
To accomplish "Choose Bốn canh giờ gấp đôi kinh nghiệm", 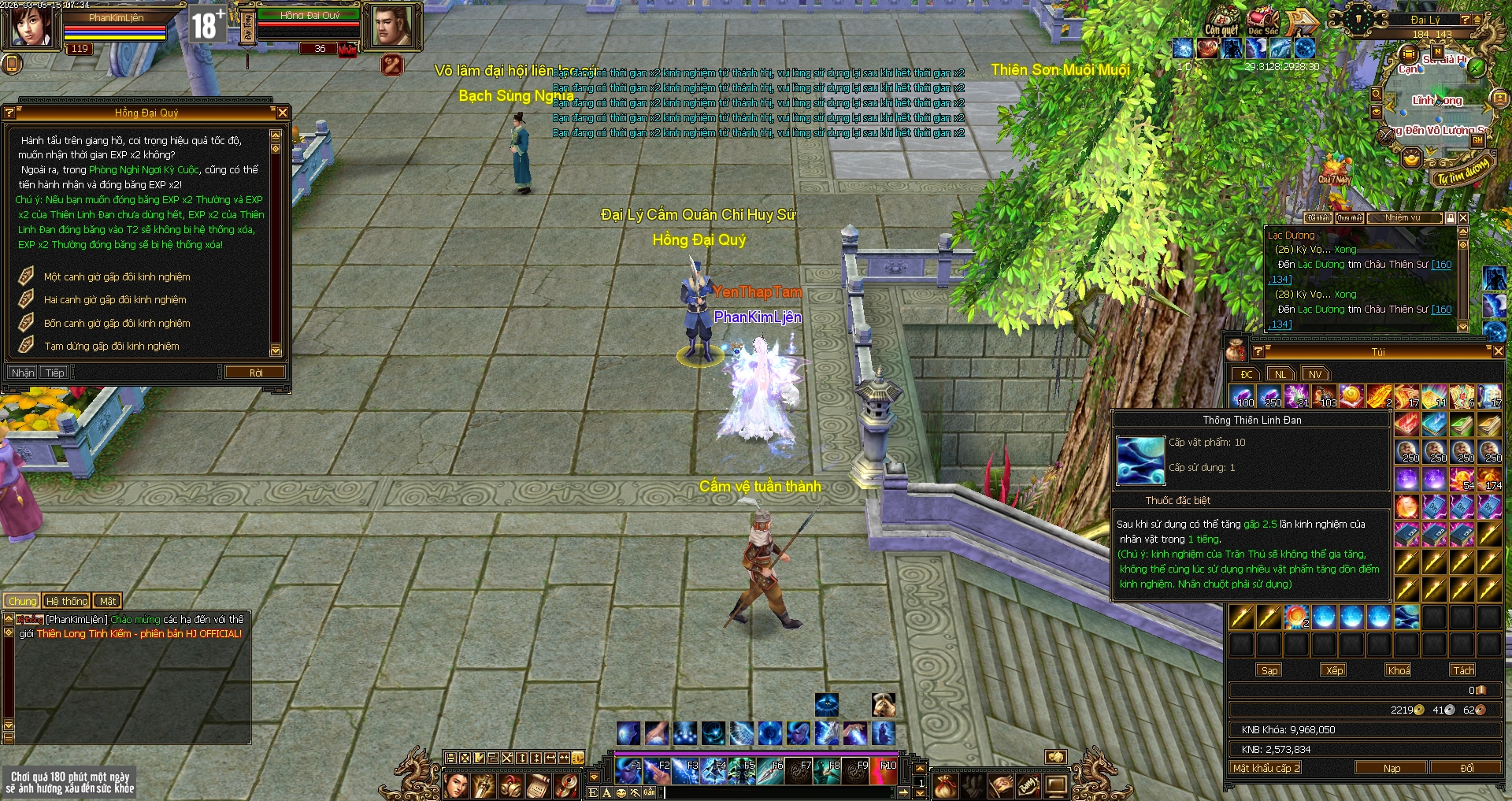I will coord(117,324).
